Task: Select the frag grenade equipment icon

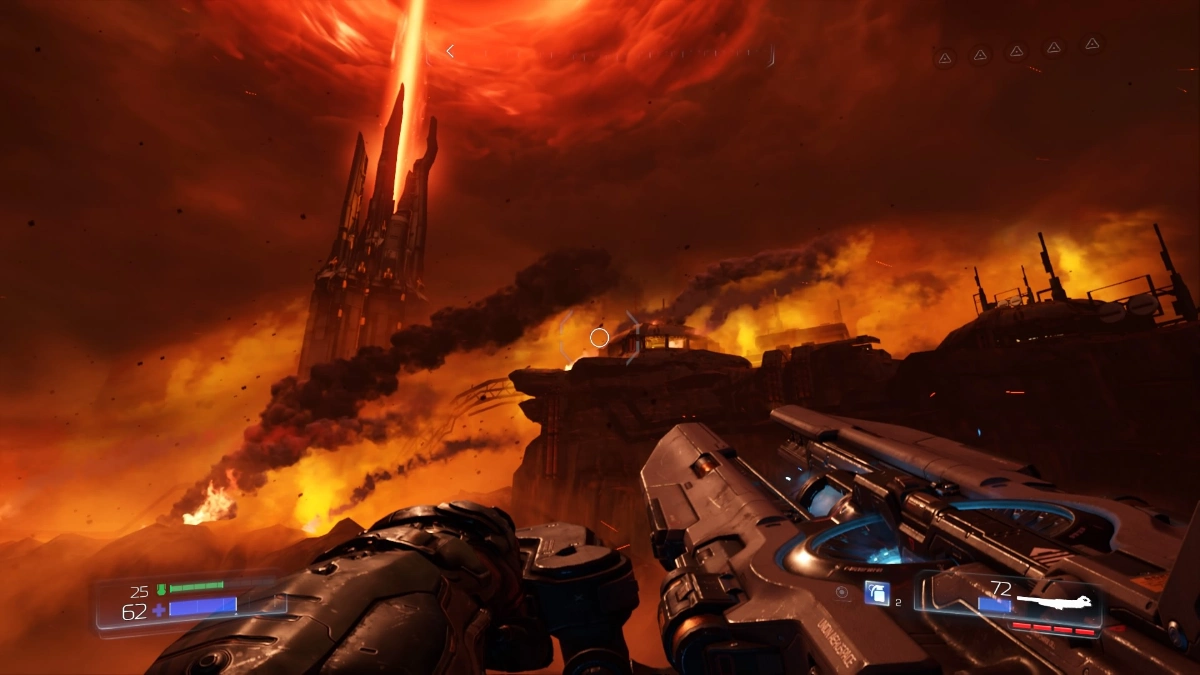Action: 876,593
